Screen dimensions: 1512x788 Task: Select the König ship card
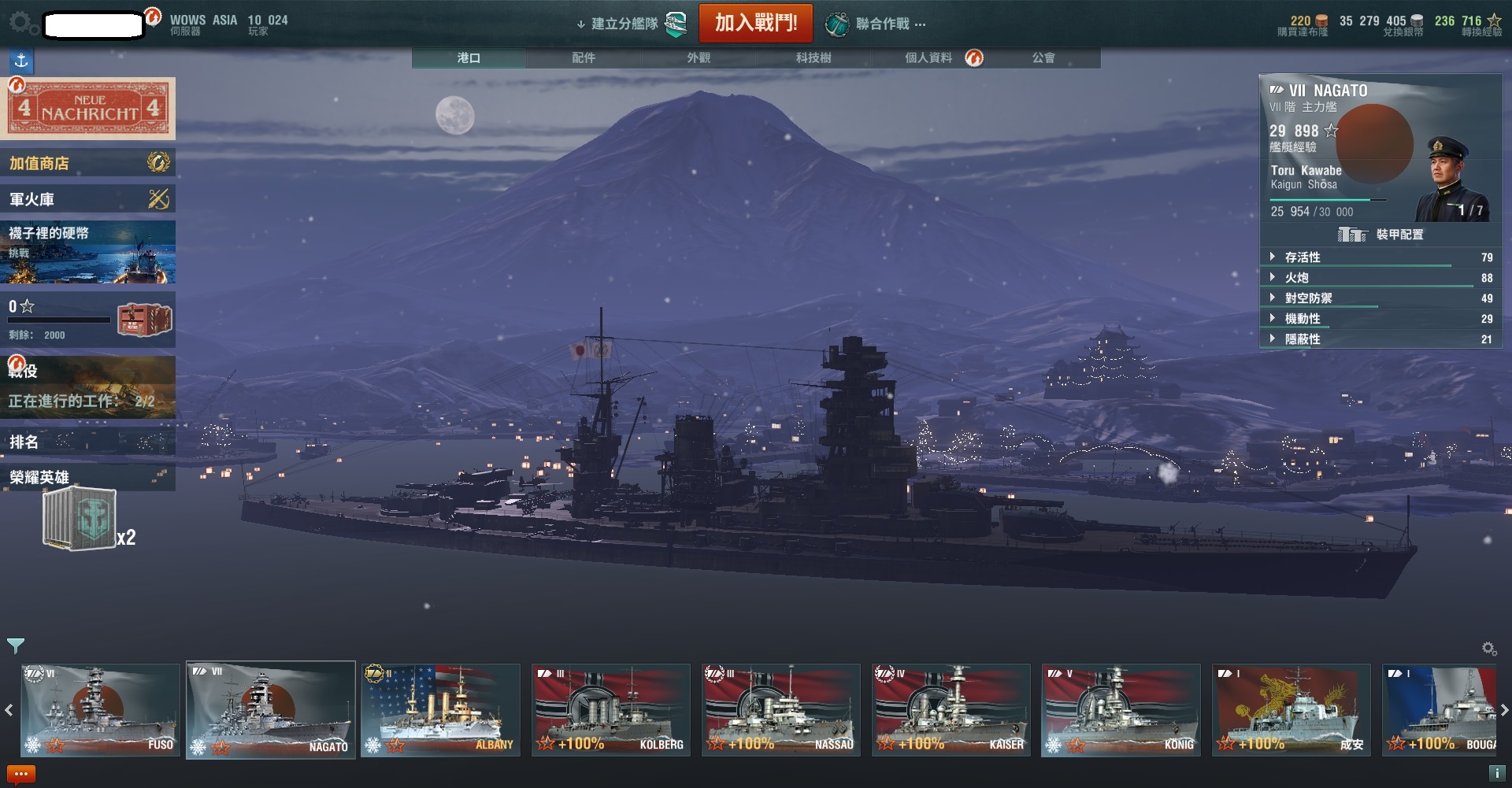(1121, 710)
